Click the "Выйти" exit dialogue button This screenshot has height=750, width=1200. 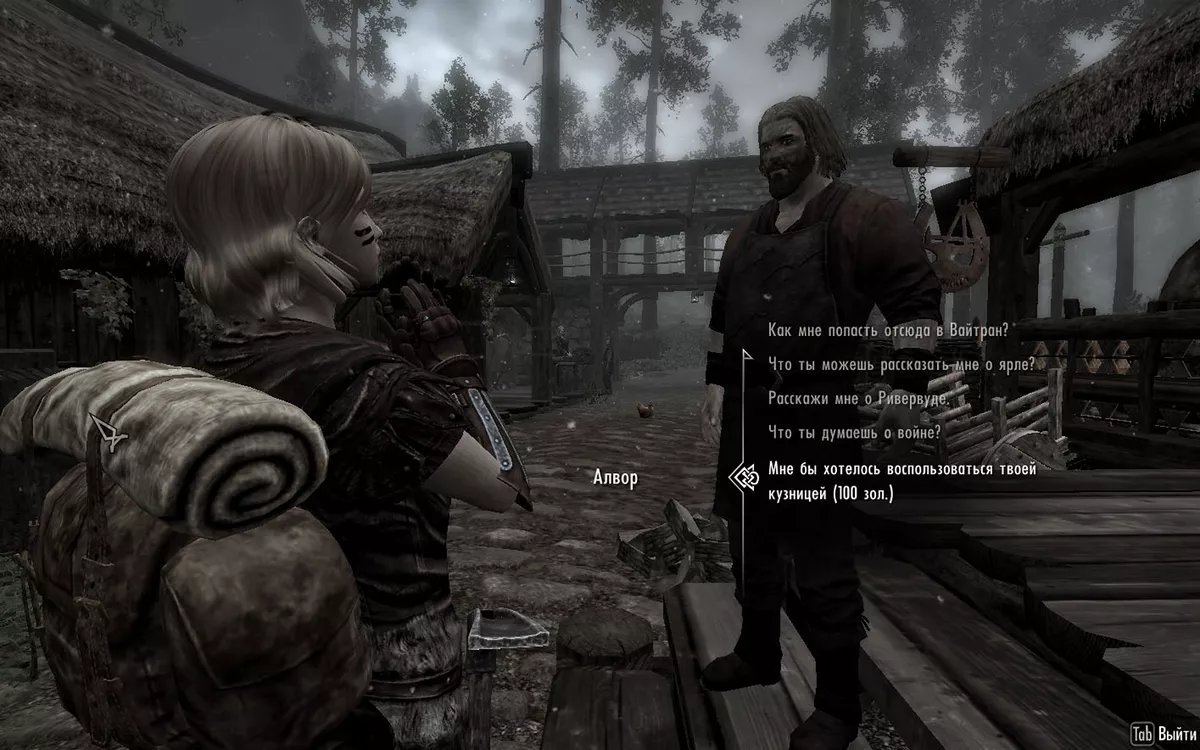click(x=1160, y=734)
